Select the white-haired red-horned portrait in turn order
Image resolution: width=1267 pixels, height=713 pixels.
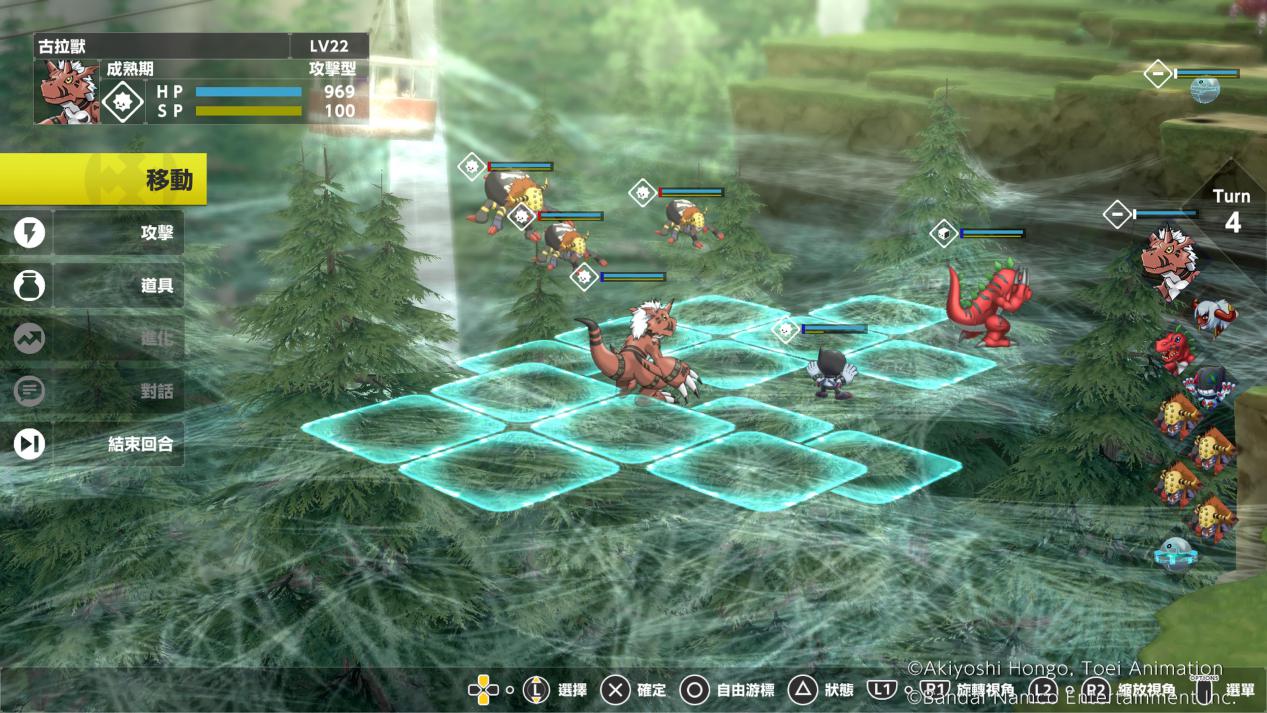click(x=1214, y=316)
